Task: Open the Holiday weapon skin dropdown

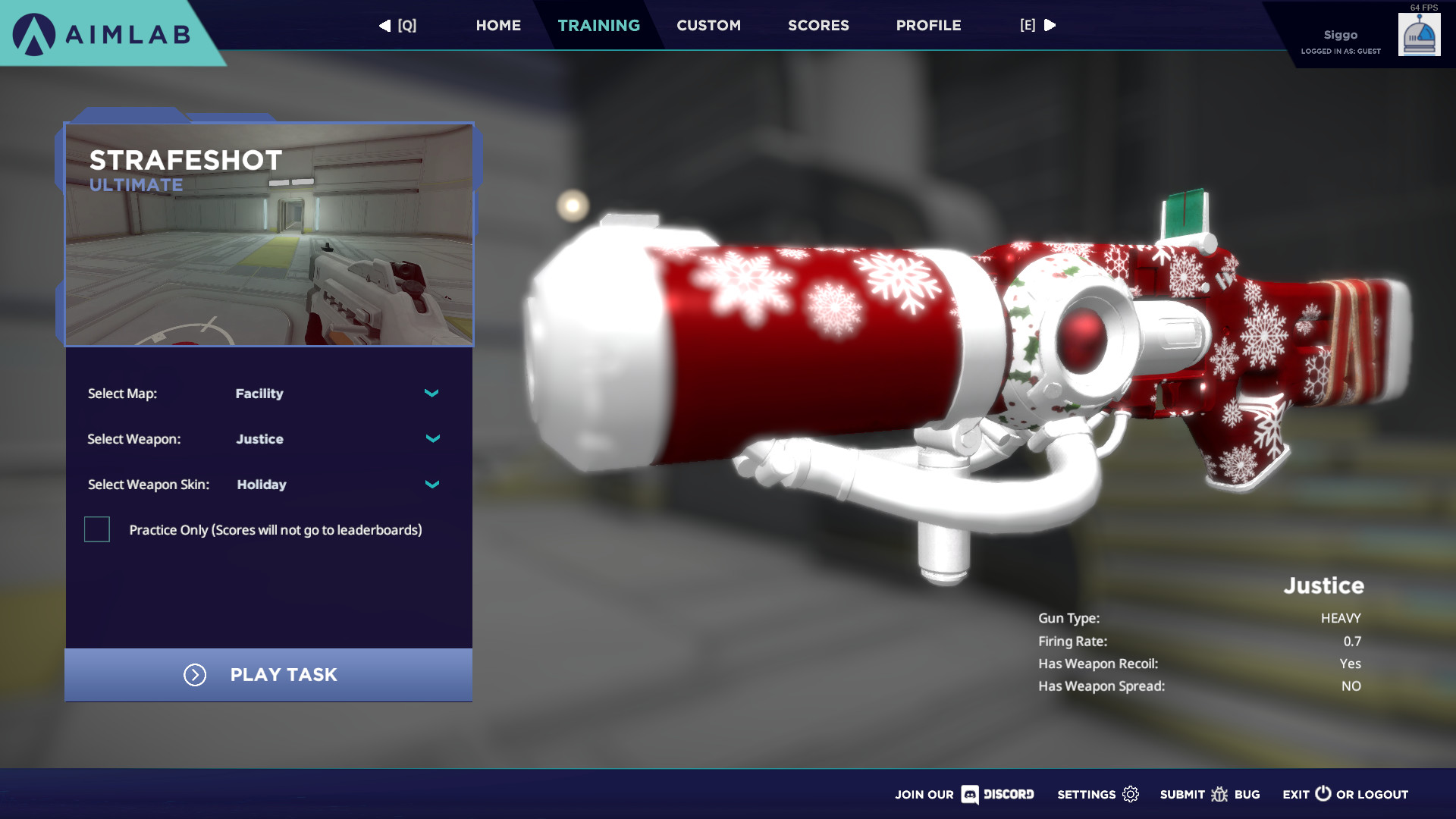Action: pyautogui.click(x=431, y=484)
